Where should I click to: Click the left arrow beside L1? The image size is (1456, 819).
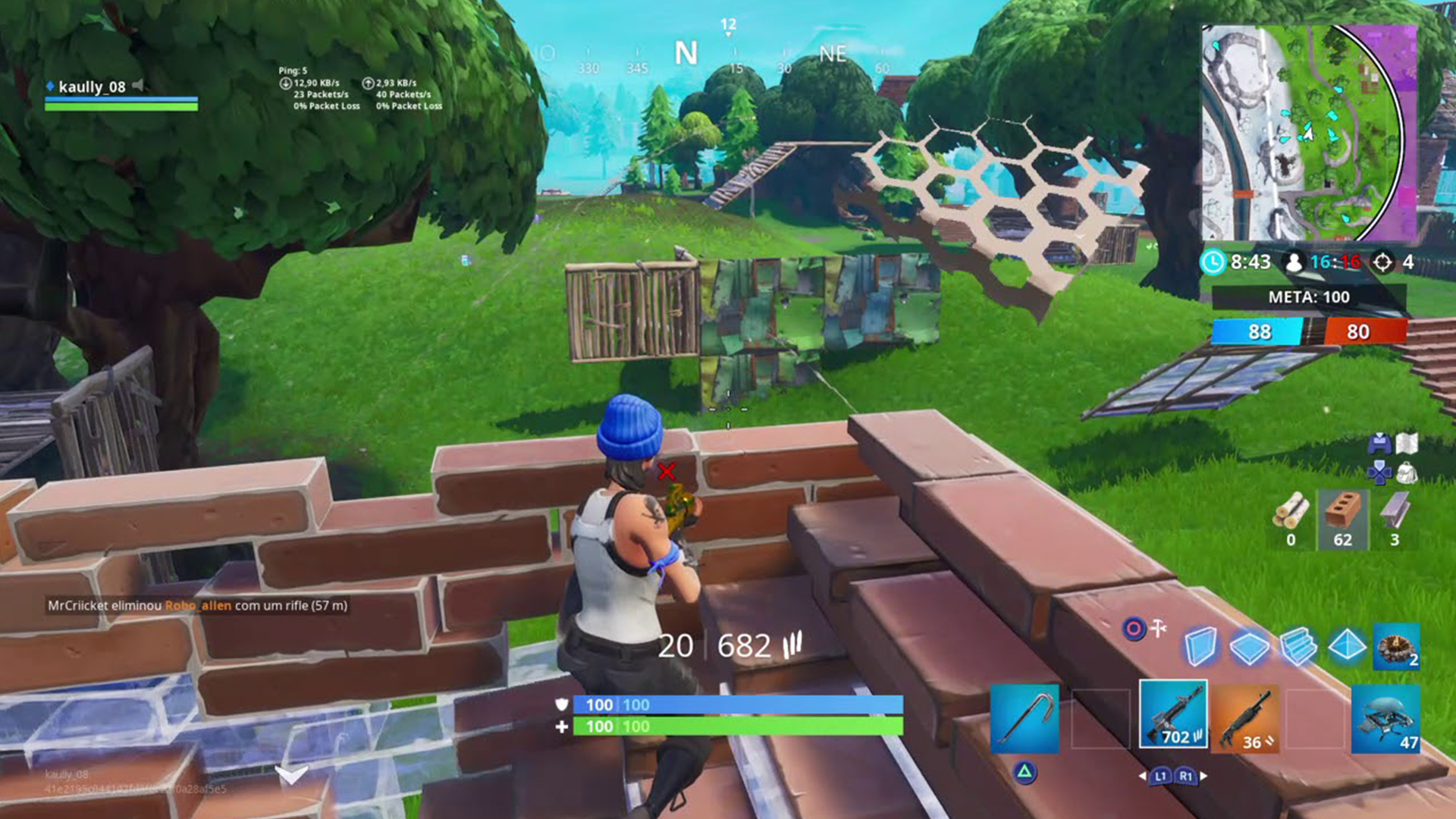tap(1143, 776)
